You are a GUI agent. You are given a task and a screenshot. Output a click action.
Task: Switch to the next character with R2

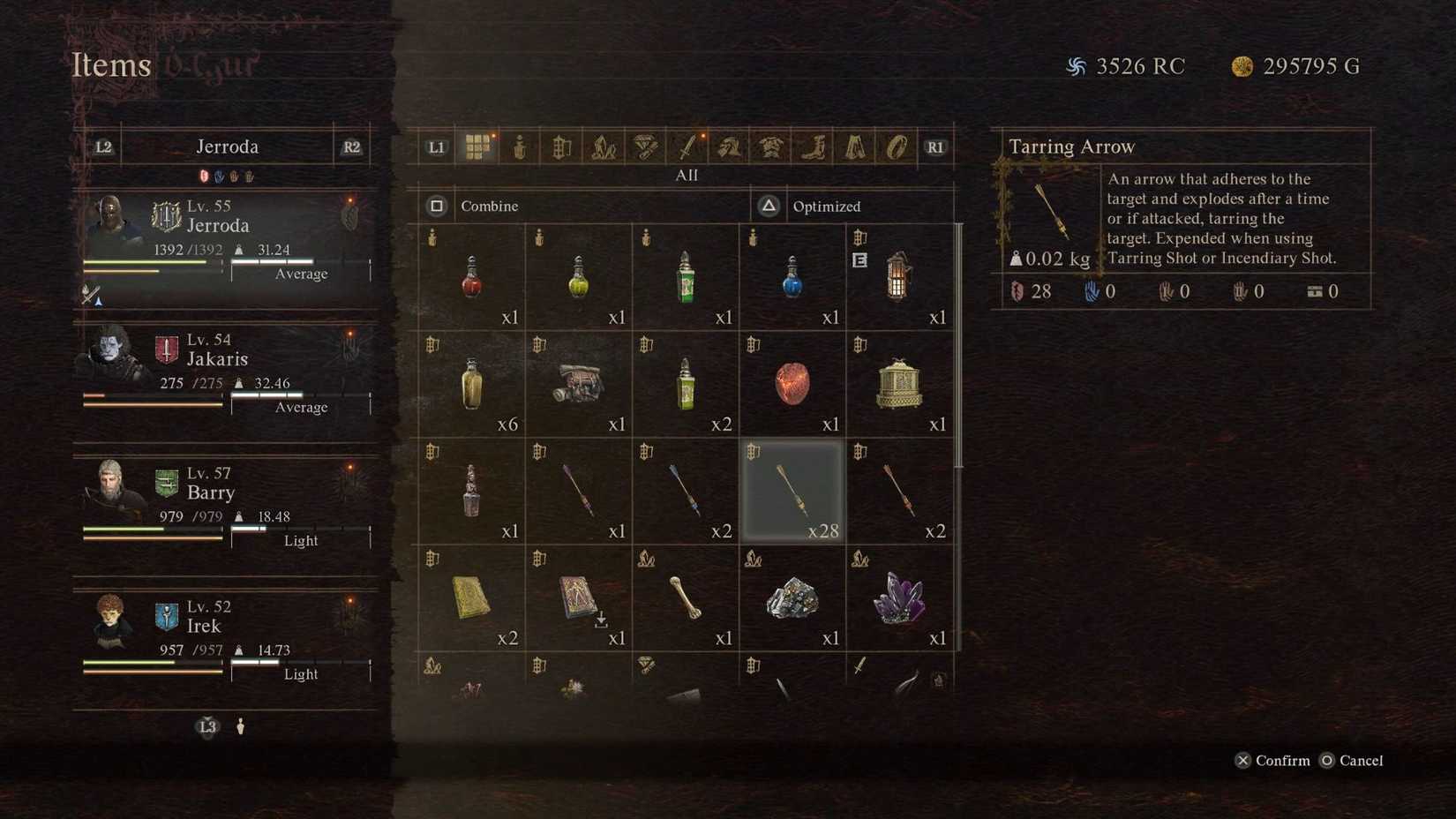(351, 147)
